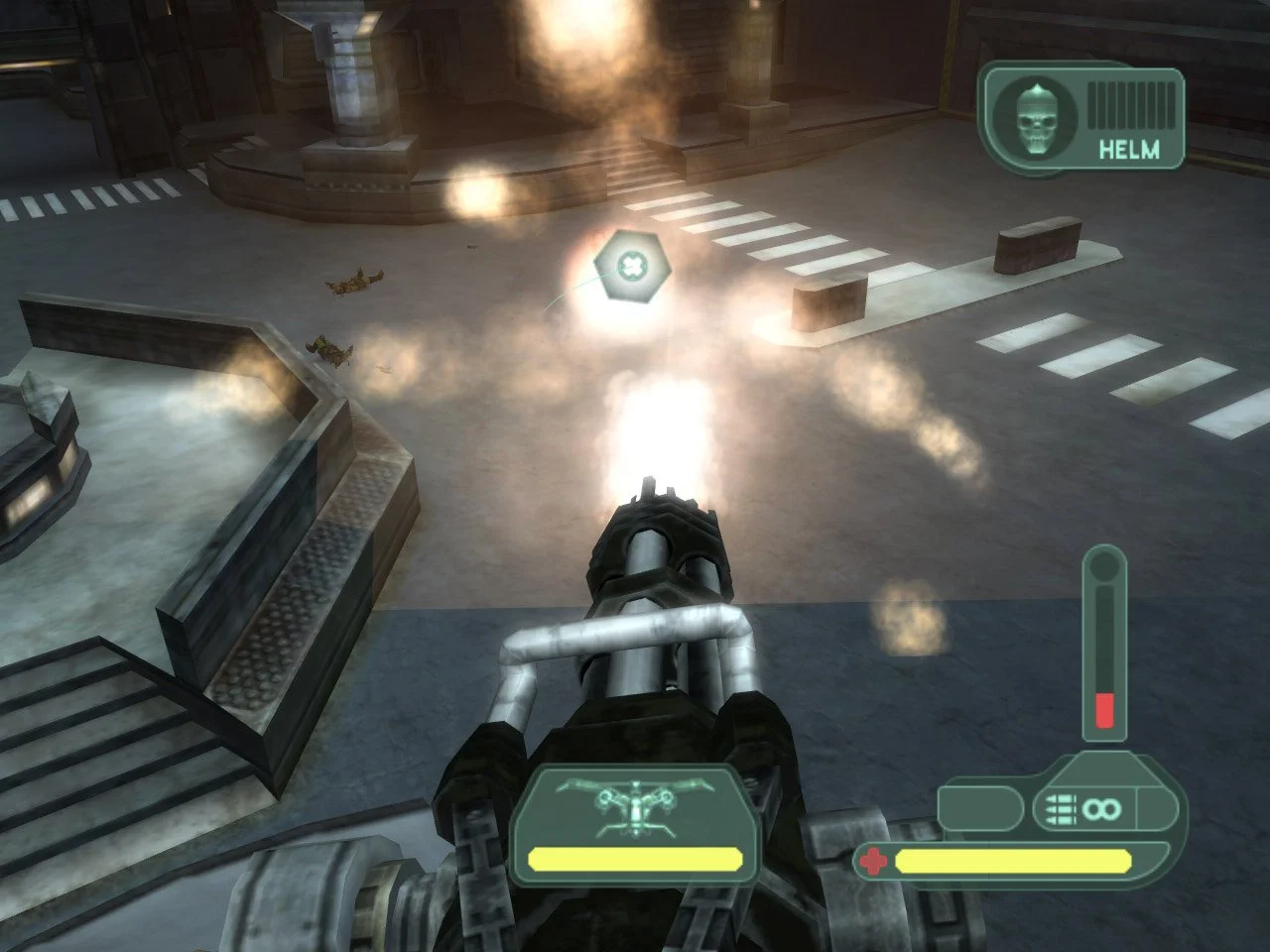The image size is (1270, 952).
Task: Toggle the HELM status display panel
Action: pos(1081,116)
